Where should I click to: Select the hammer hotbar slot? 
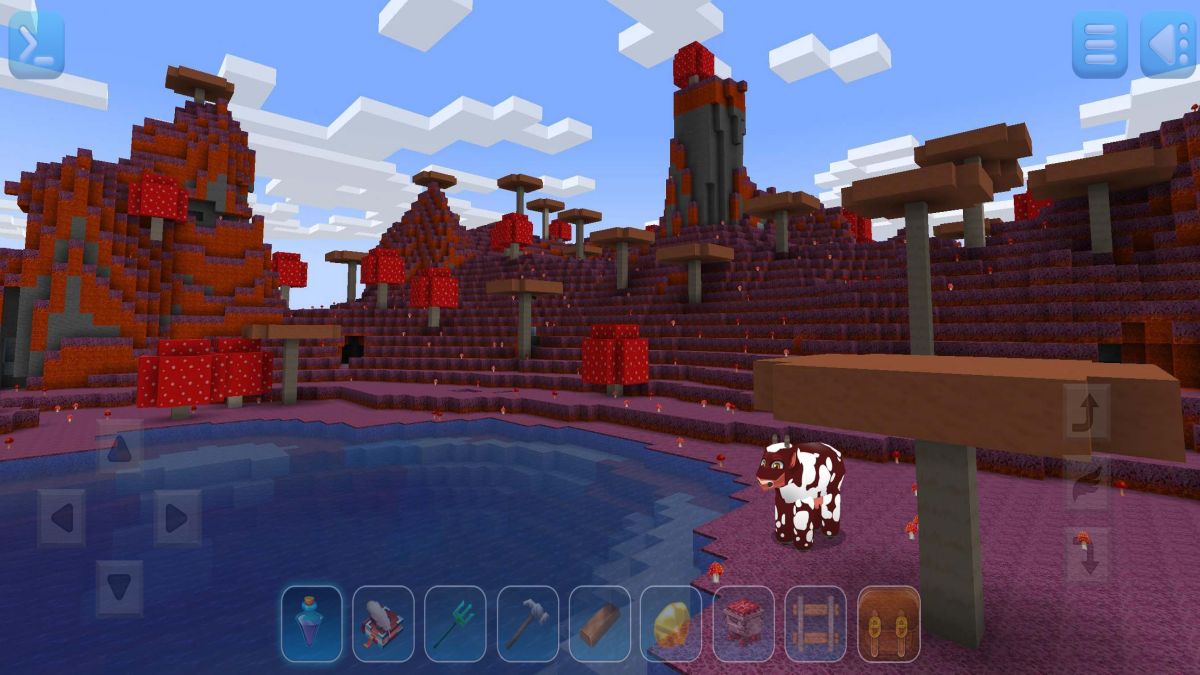pos(527,624)
